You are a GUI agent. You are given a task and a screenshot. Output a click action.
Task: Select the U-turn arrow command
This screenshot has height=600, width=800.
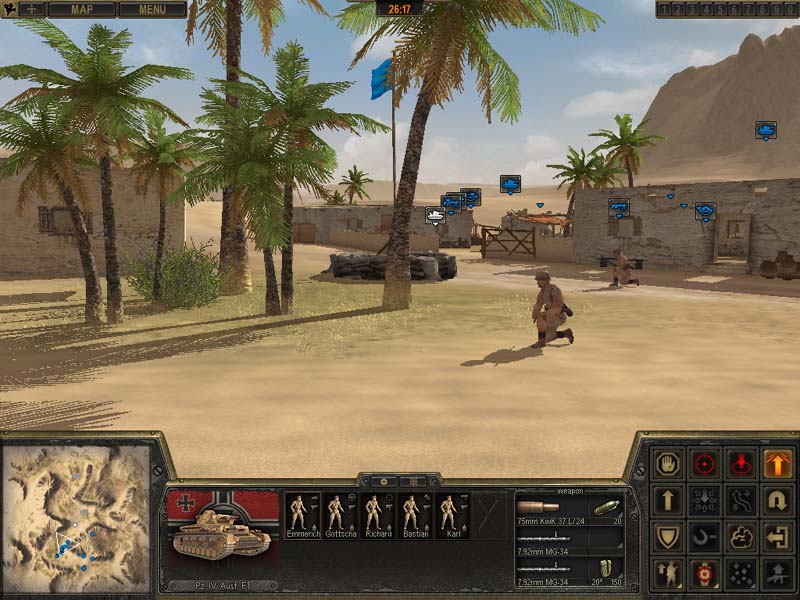777,500
